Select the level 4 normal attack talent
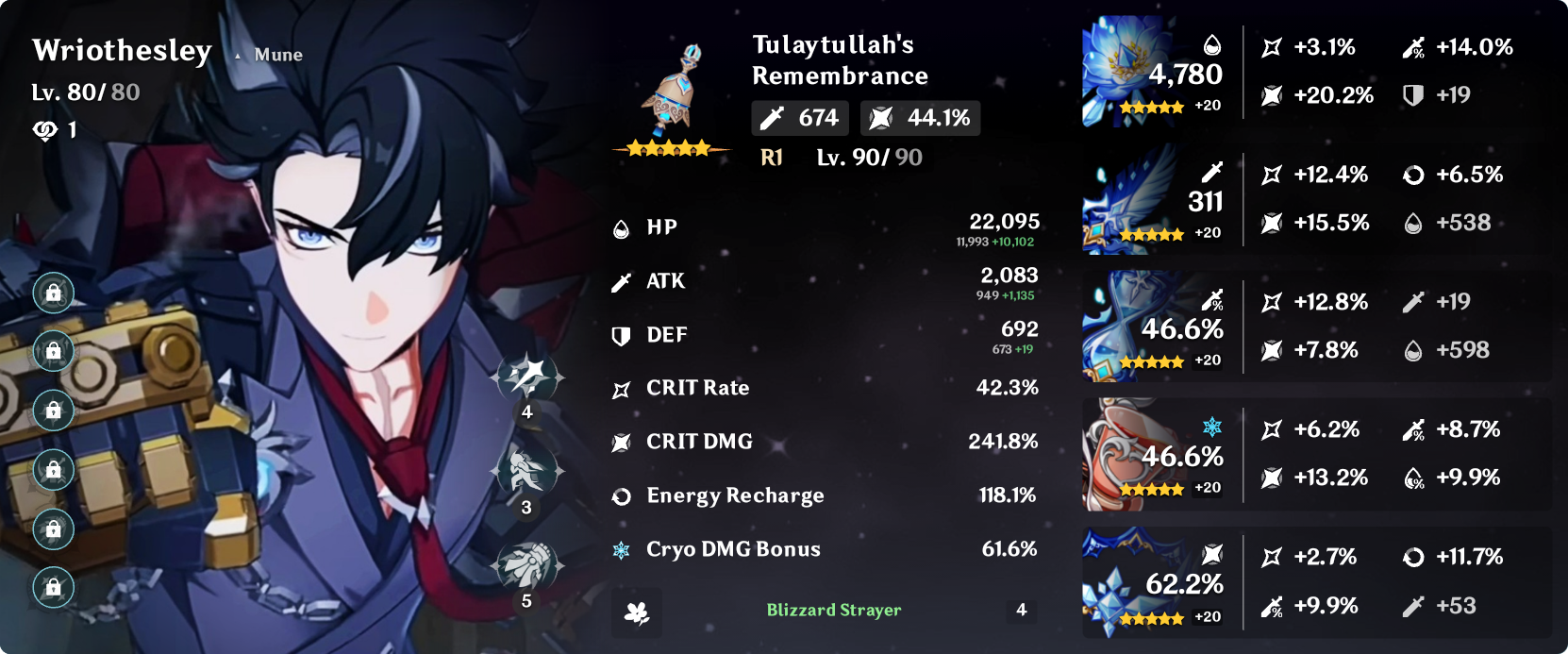This screenshot has width=1568, height=654. pos(526,377)
